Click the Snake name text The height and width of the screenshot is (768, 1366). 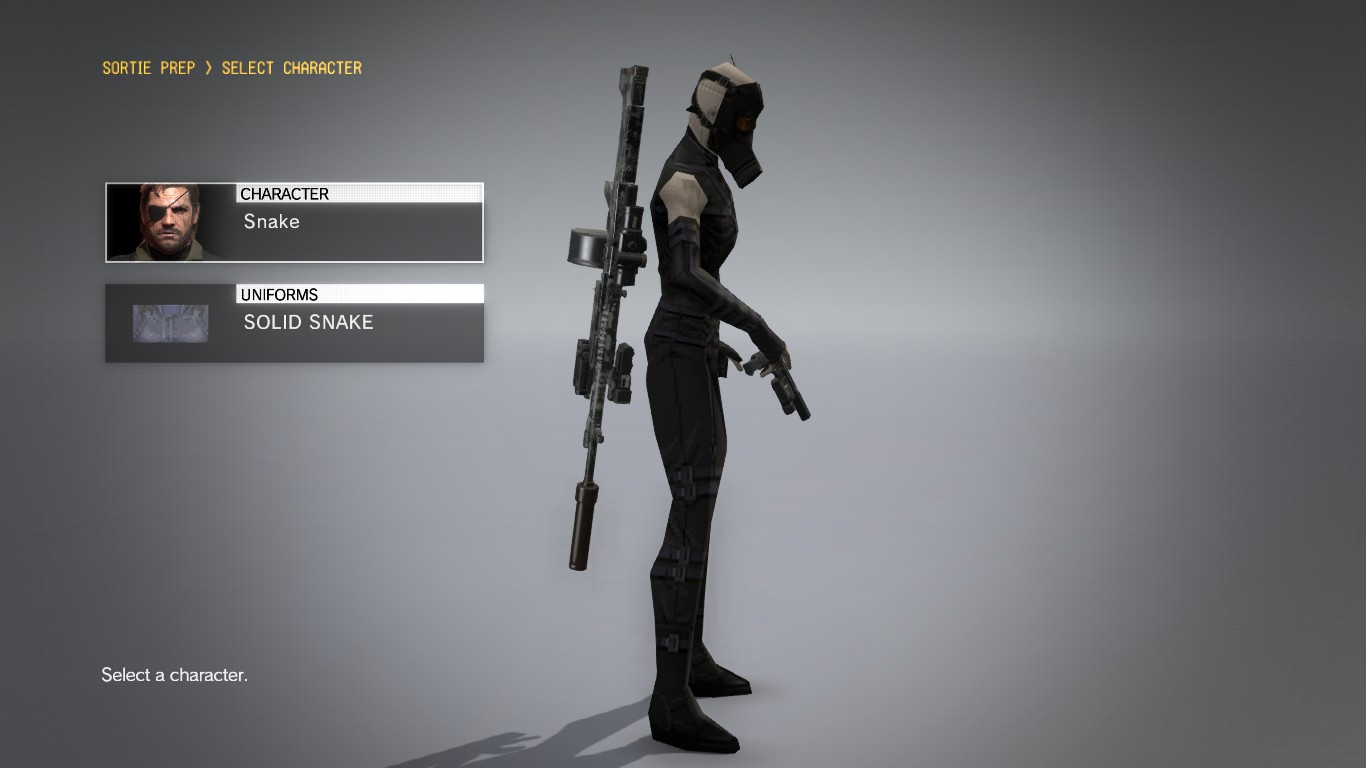(270, 222)
